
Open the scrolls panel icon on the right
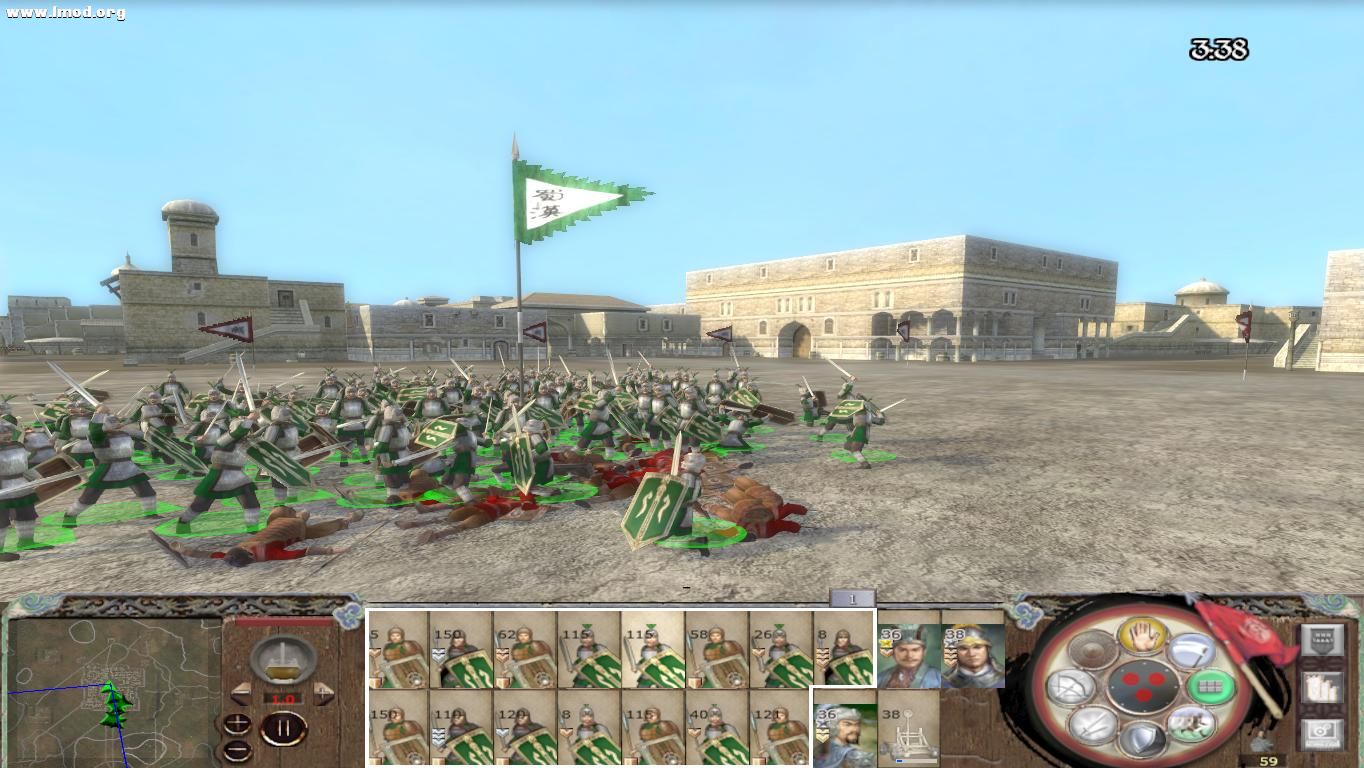pos(1322,688)
